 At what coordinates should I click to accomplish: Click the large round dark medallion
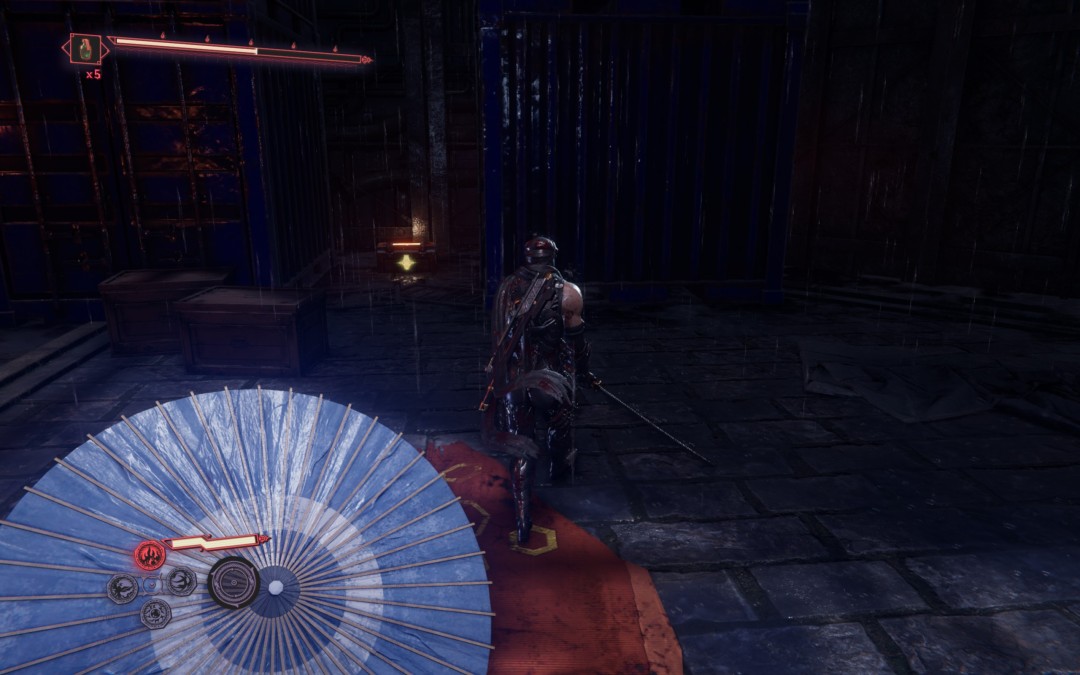tap(233, 581)
